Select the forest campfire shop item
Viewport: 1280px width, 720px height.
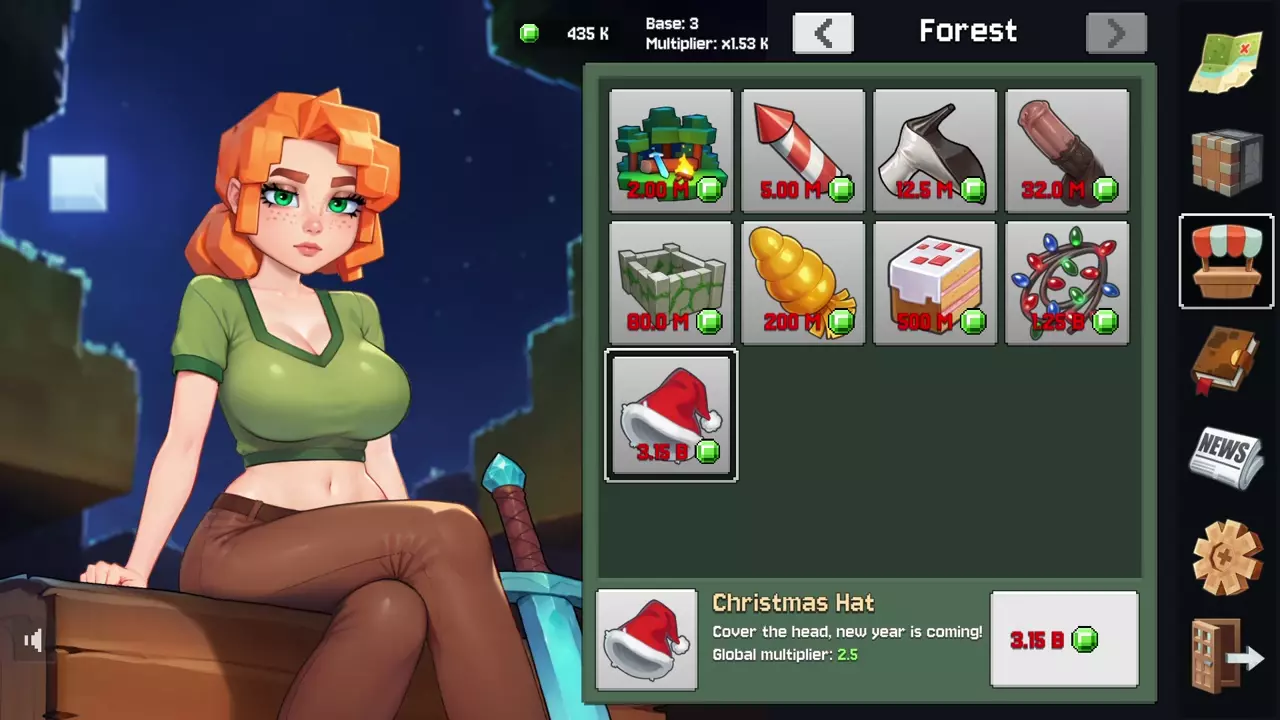671,151
